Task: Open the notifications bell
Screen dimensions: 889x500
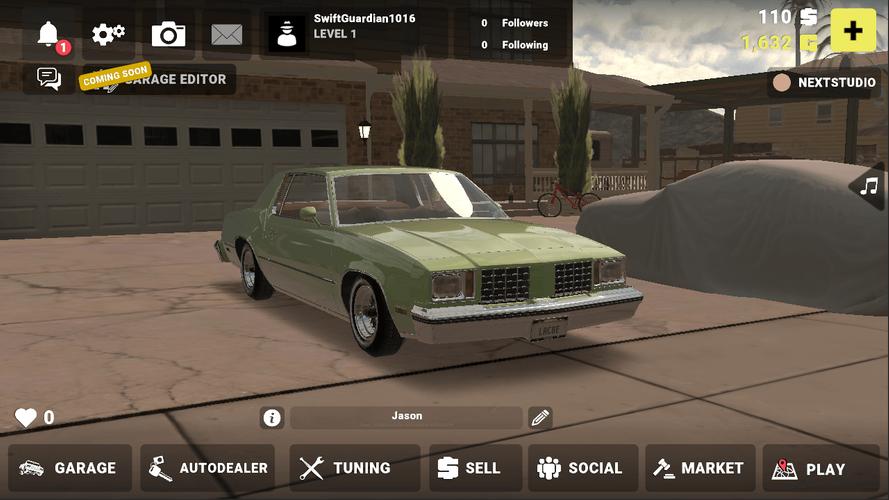Action: pos(50,35)
